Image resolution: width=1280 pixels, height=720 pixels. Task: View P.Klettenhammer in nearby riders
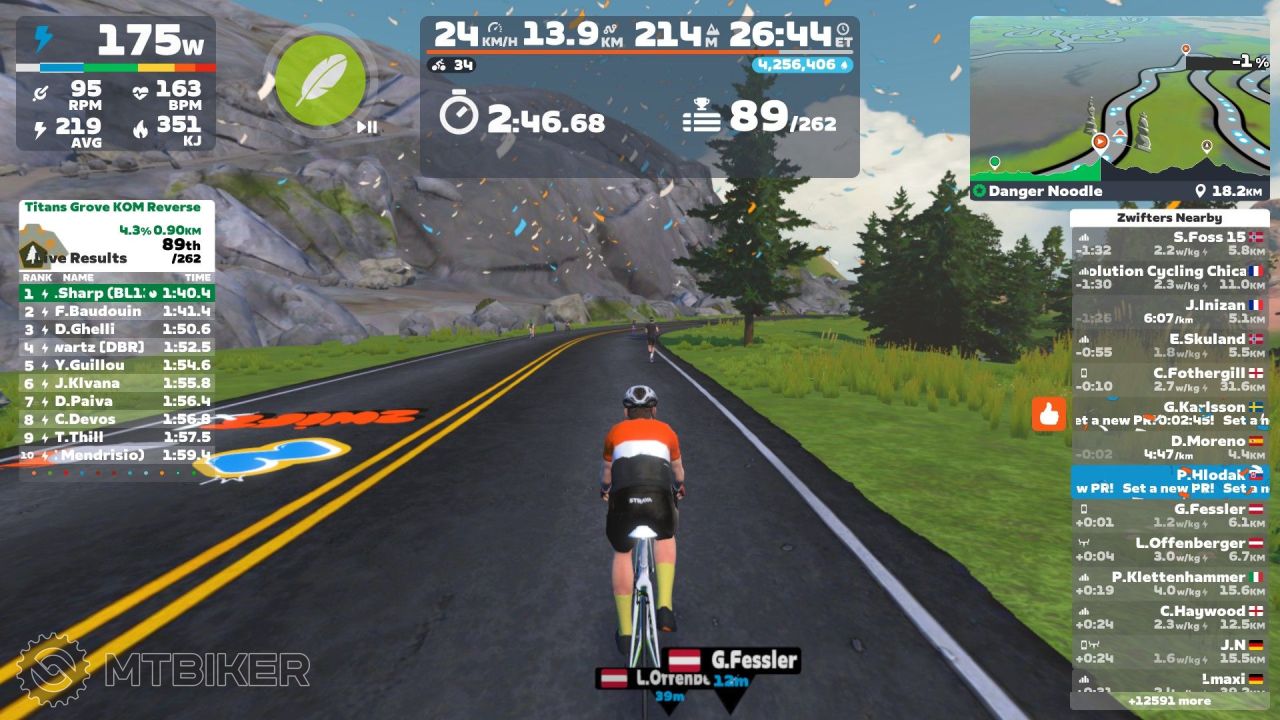1169,584
